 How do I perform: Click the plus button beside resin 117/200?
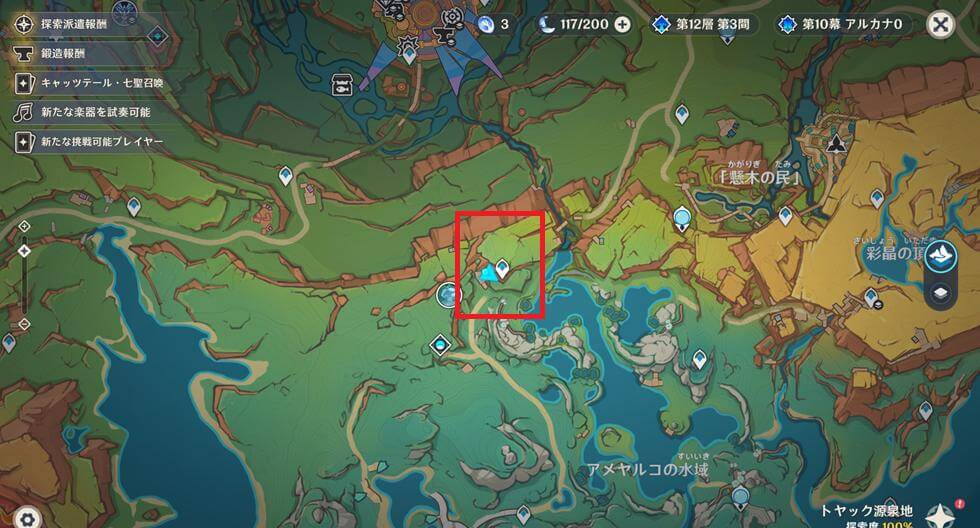pyautogui.click(x=622, y=24)
